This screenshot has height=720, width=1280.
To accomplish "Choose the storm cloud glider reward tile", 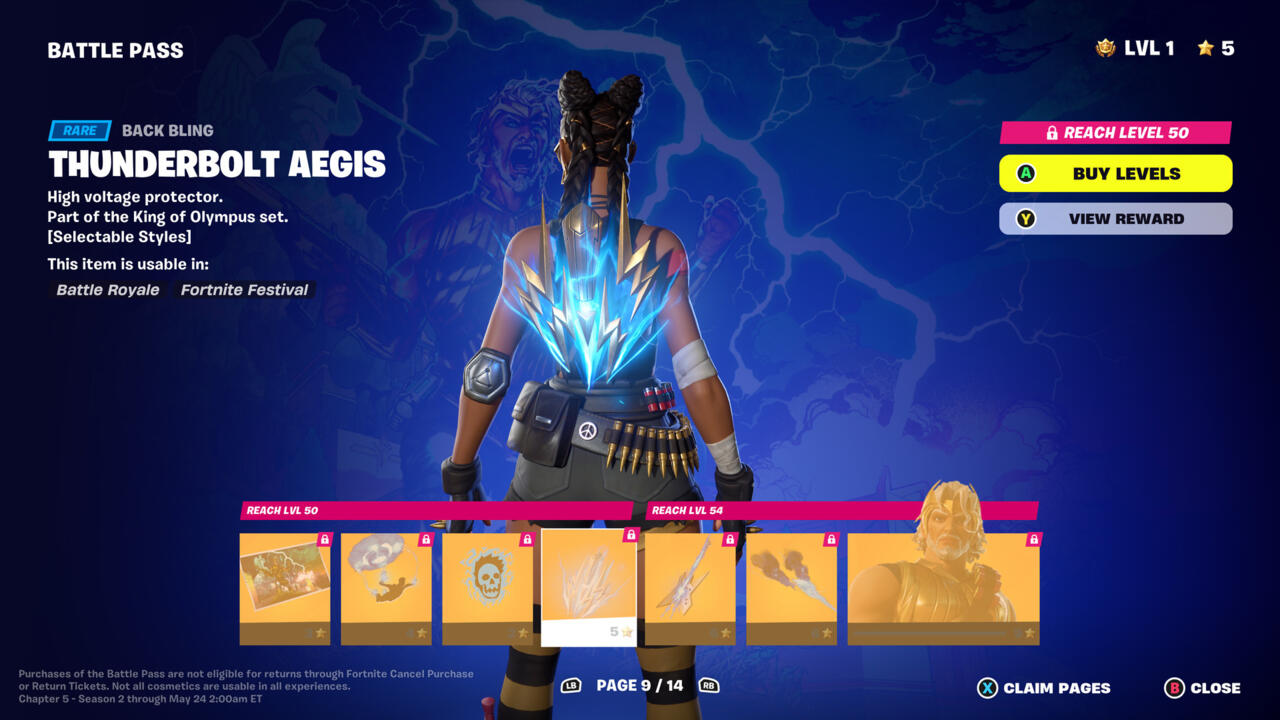I will click(x=386, y=588).
